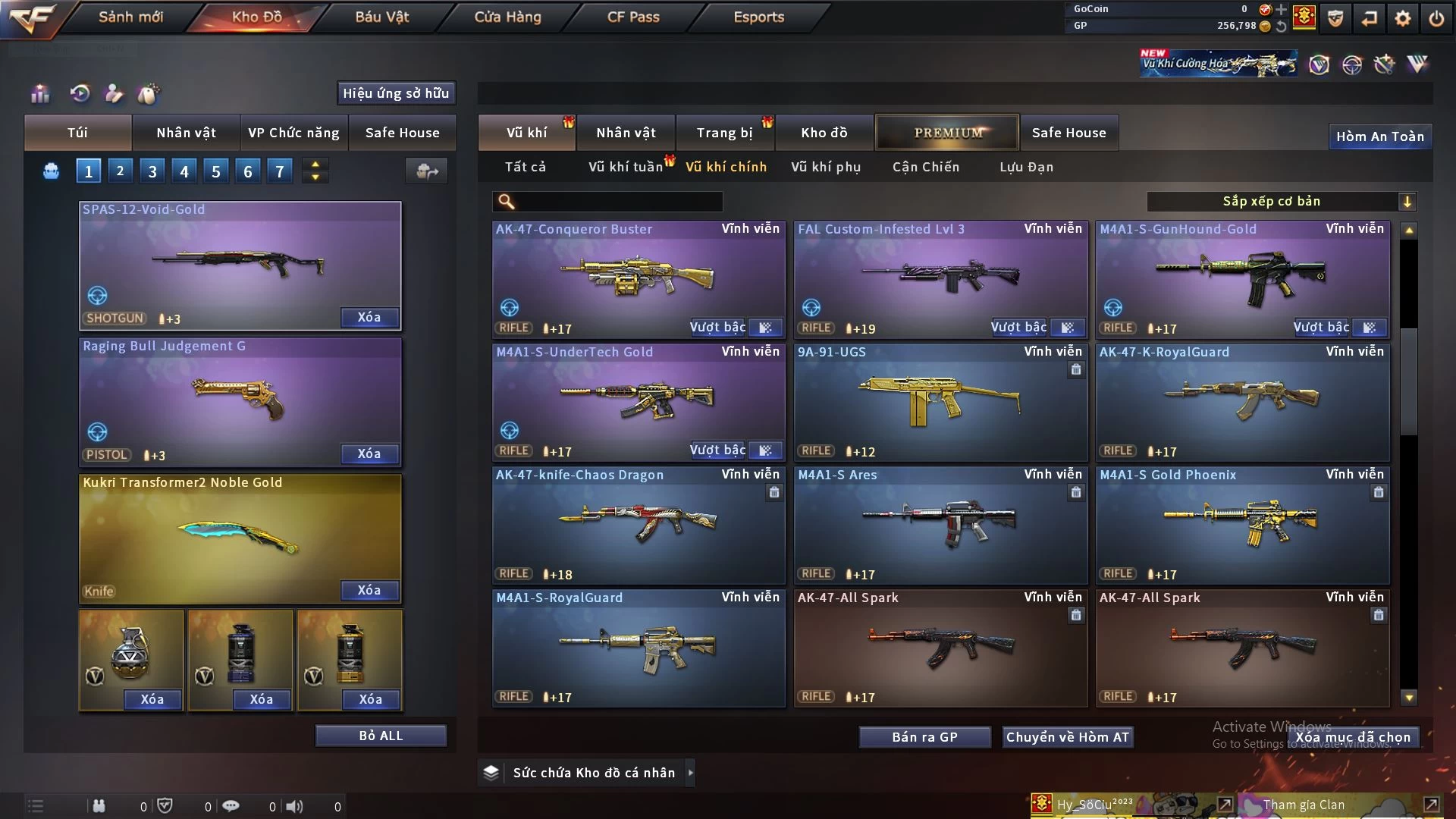Select the PREMIUM inventory tab
This screenshot has width=1456, height=819.
947,133
